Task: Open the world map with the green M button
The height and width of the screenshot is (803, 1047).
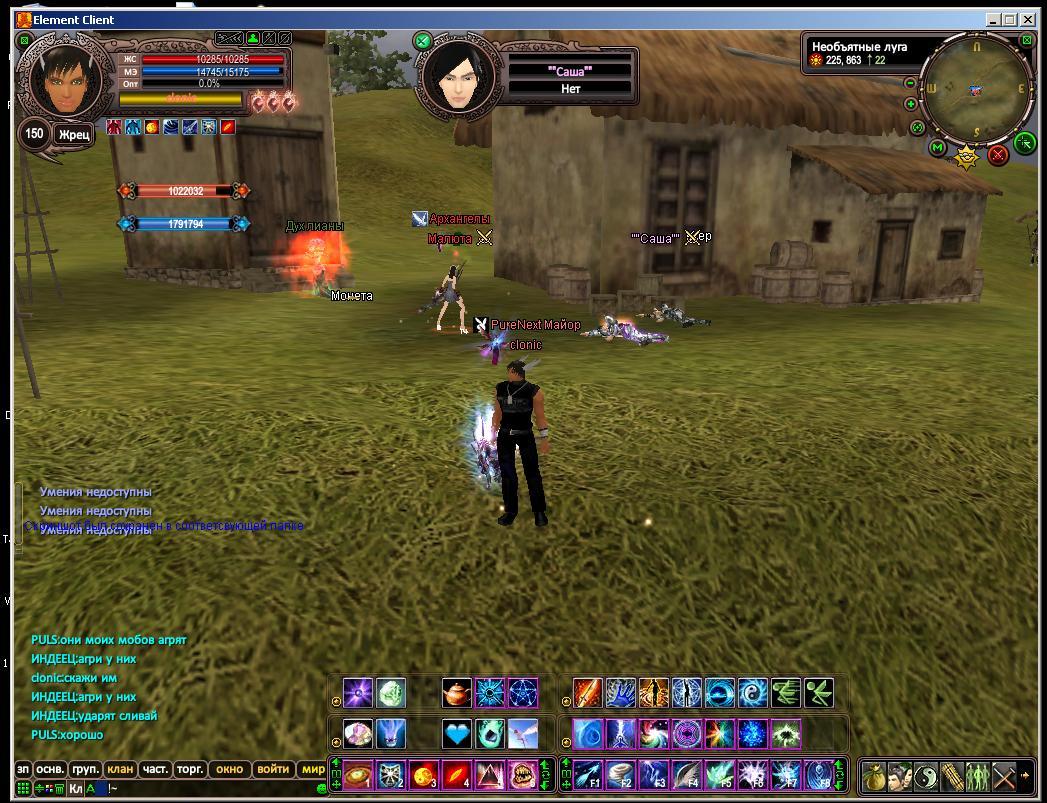Action: coord(937,148)
